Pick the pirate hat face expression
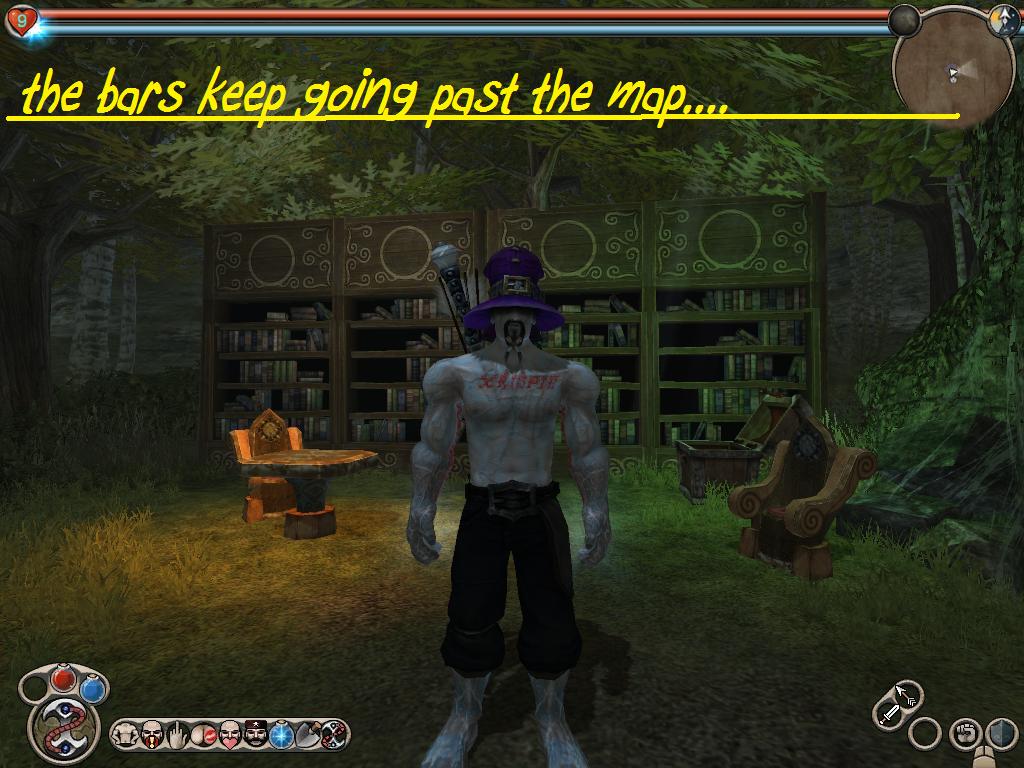1024x768 pixels. coord(256,735)
